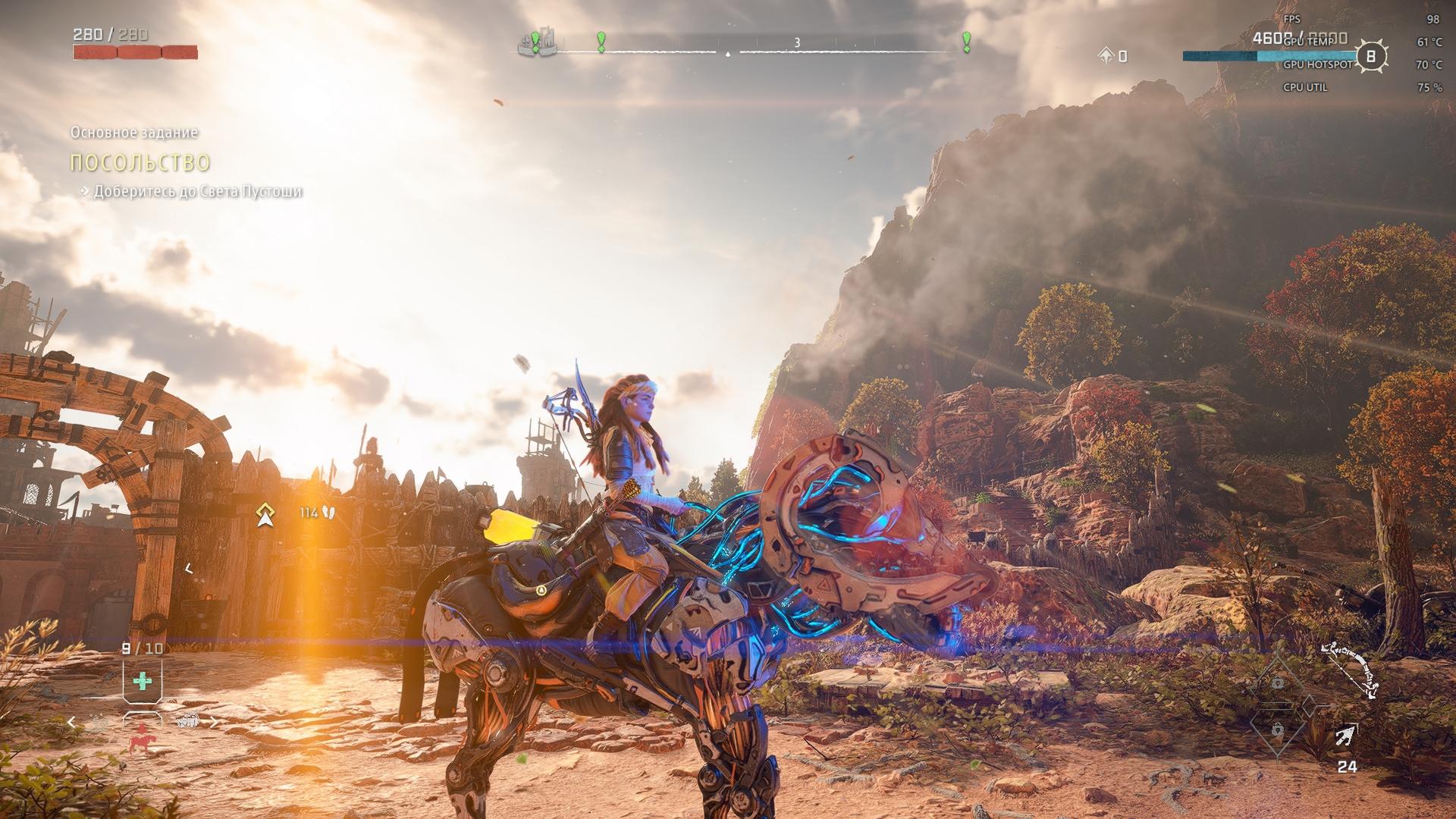Cycle hunter's kit with the left arrow
Screen dimensions: 1456x819
pyautogui.click(x=72, y=722)
